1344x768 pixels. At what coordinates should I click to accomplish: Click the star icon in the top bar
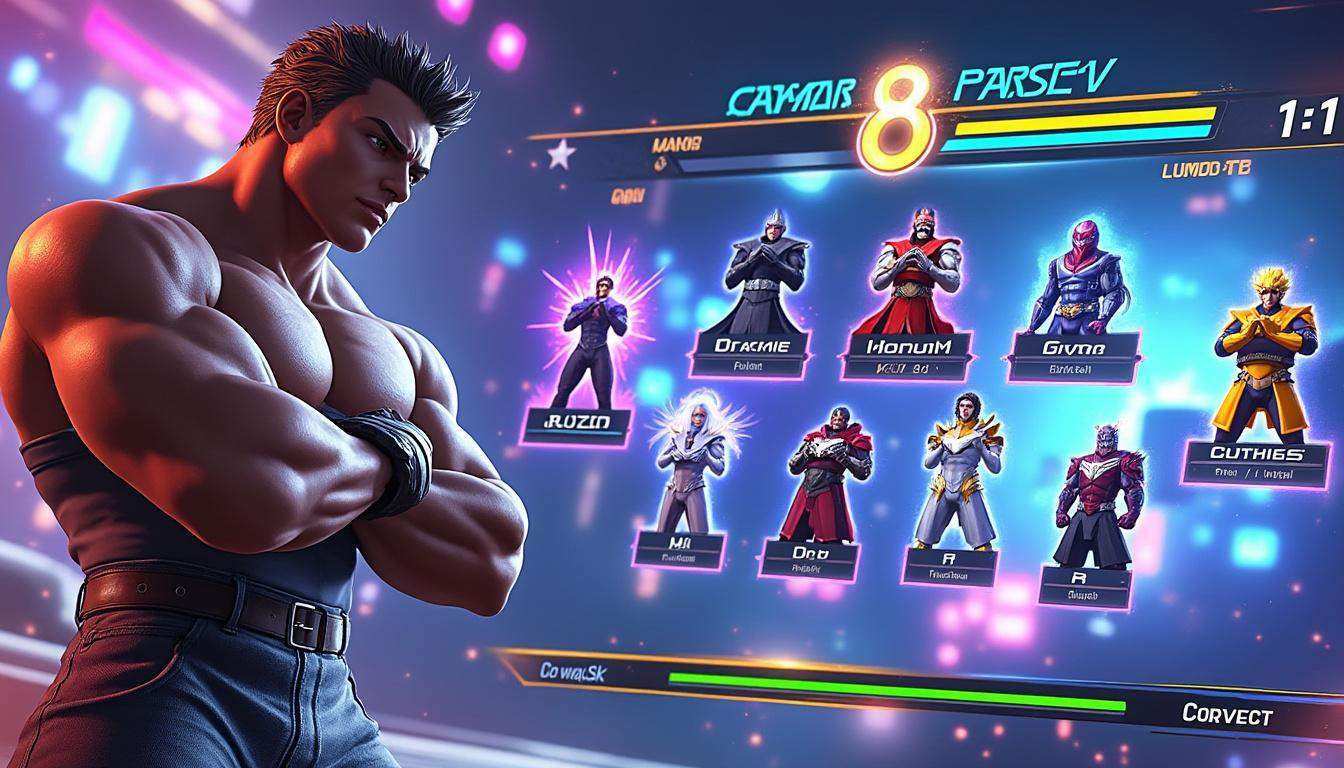click(x=560, y=155)
